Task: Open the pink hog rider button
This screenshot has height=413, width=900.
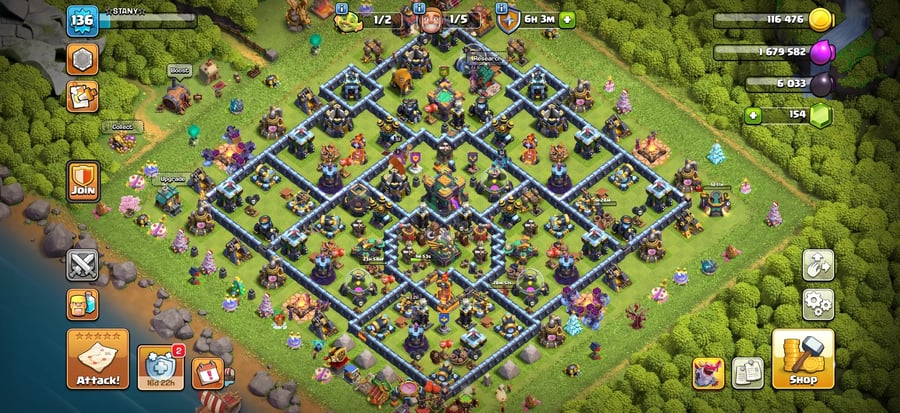Action: point(708,372)
